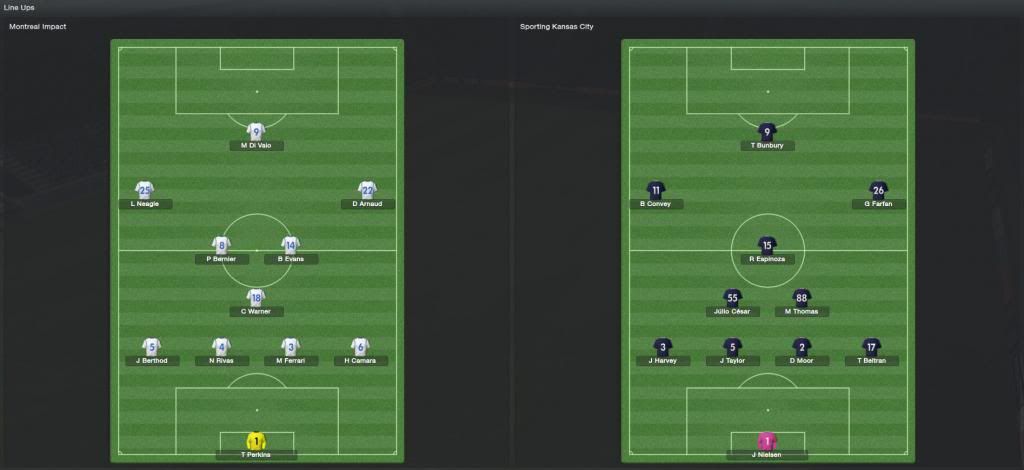Viewport: 1024px width, 470px height.
Task: Select defender J Berthod
Action: tap(151, 346)
